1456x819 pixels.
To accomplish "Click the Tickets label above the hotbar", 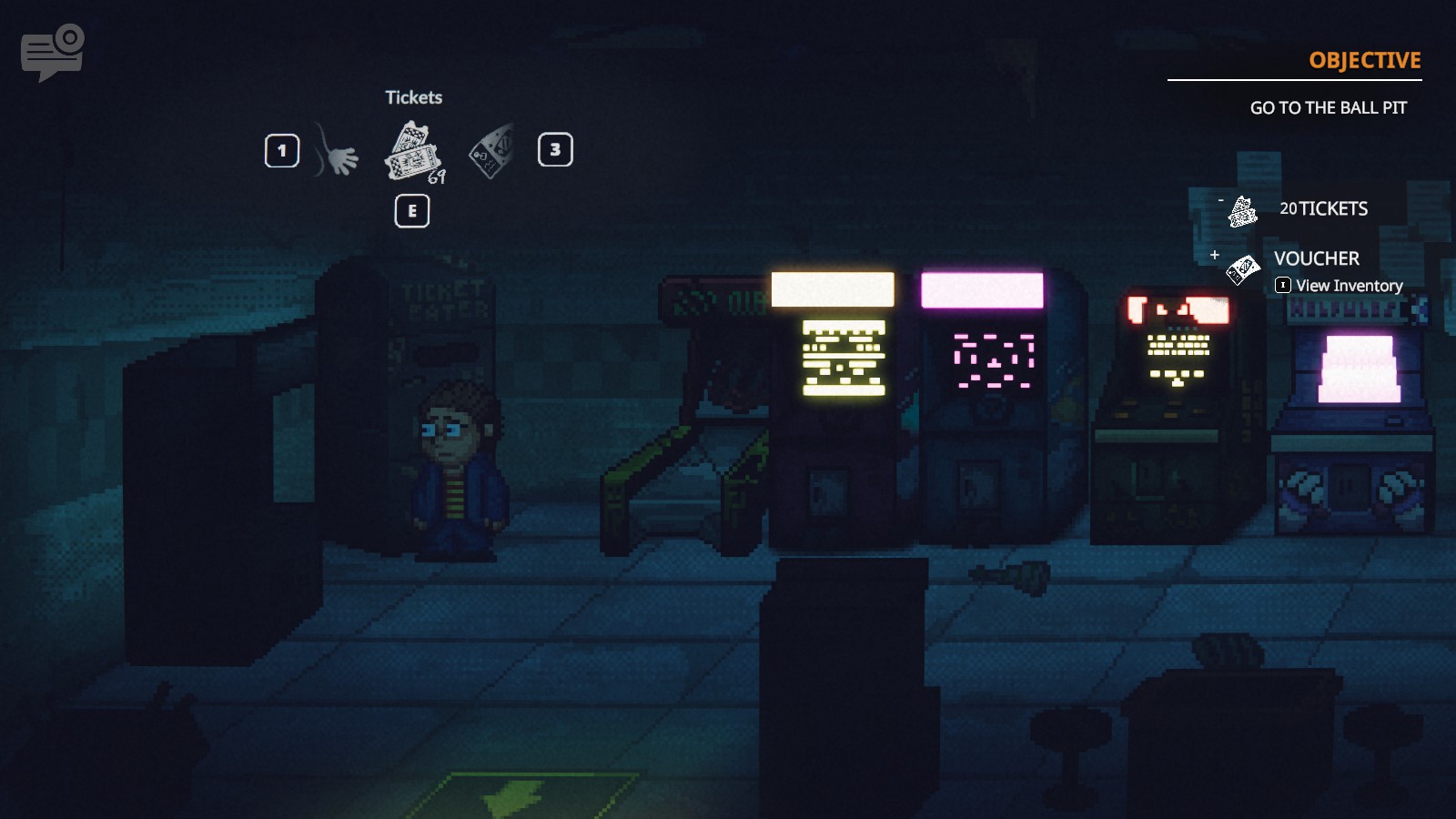I will point(414,97).
